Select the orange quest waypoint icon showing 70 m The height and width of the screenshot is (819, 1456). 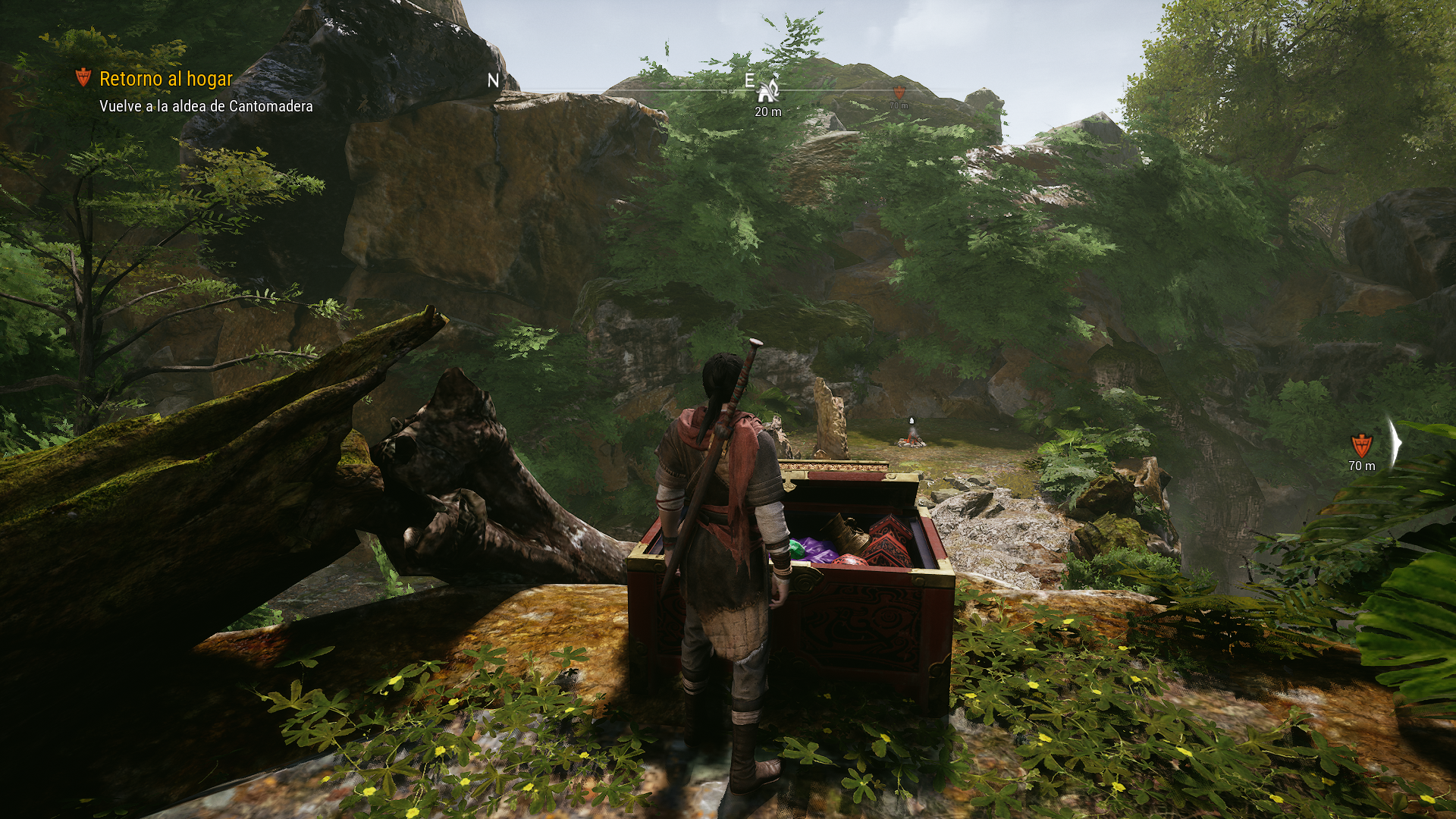pos(1361,444)
